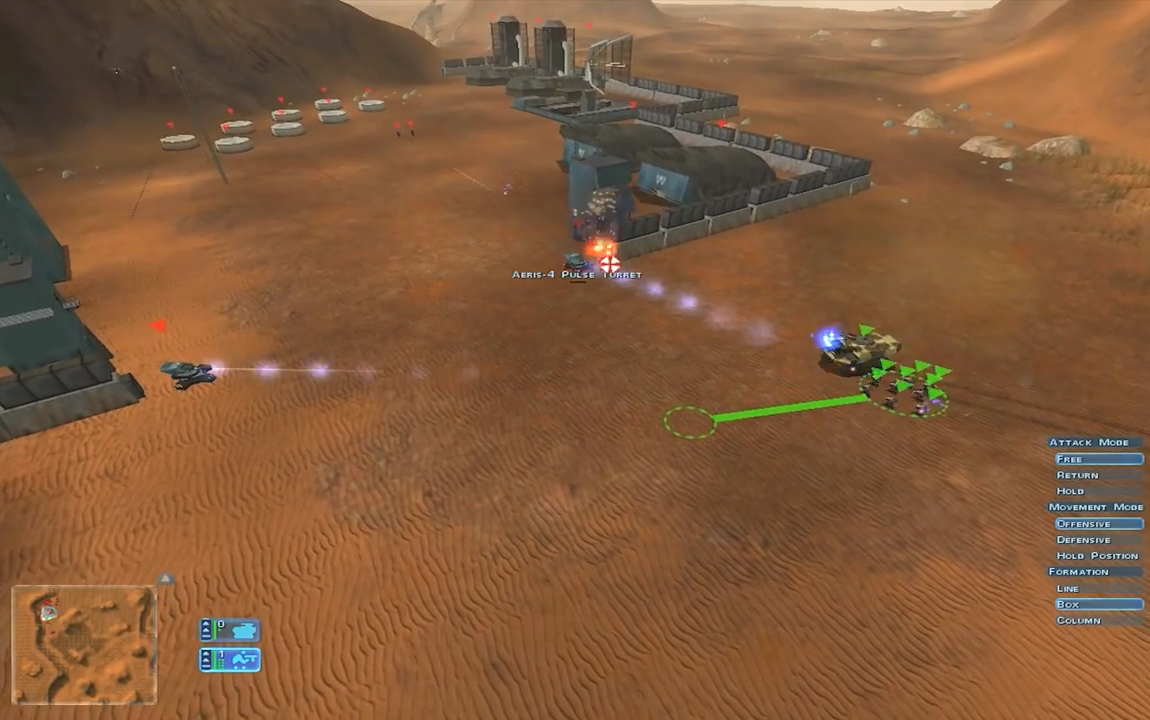This screenshot has height=720, width=1150.
Task: Select control group 0 tank icon
Action: click(x=231, y=630)
